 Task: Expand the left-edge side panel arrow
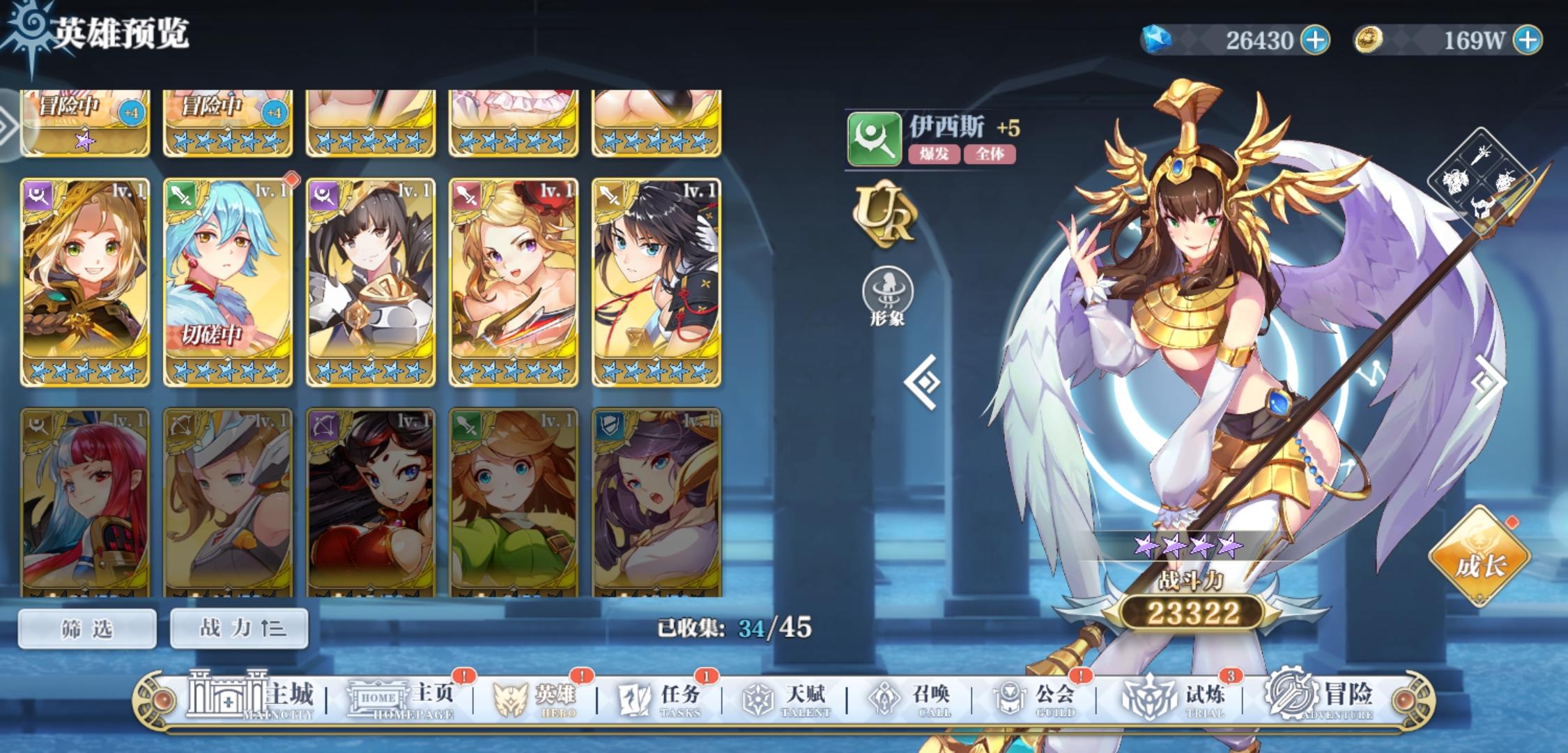click(x=8, y=125)
